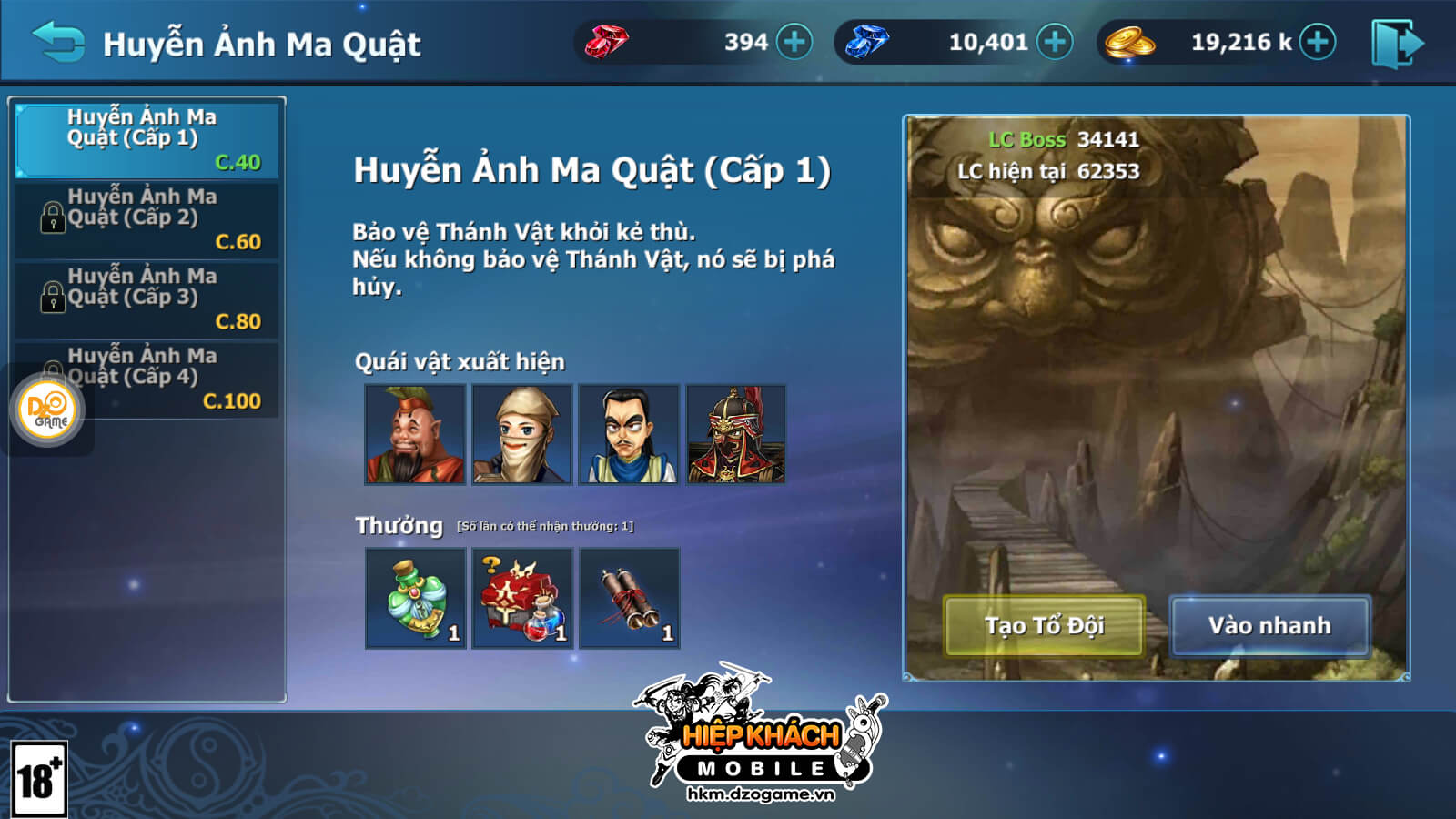This screenshot has width=1456, height=819.
Task: Add more blue gems with plus button
Action: pos(1055,42)
